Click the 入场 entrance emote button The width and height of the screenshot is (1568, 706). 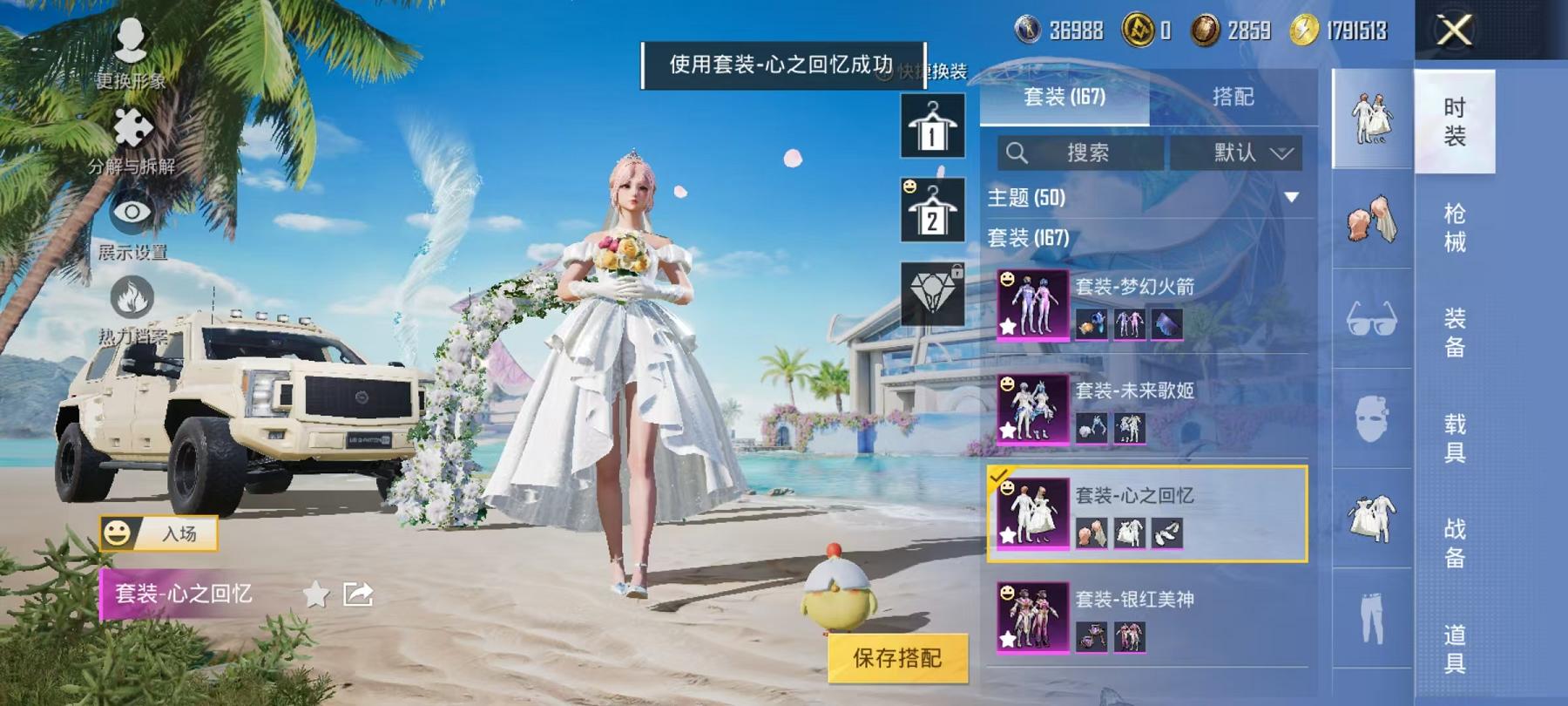161,534
